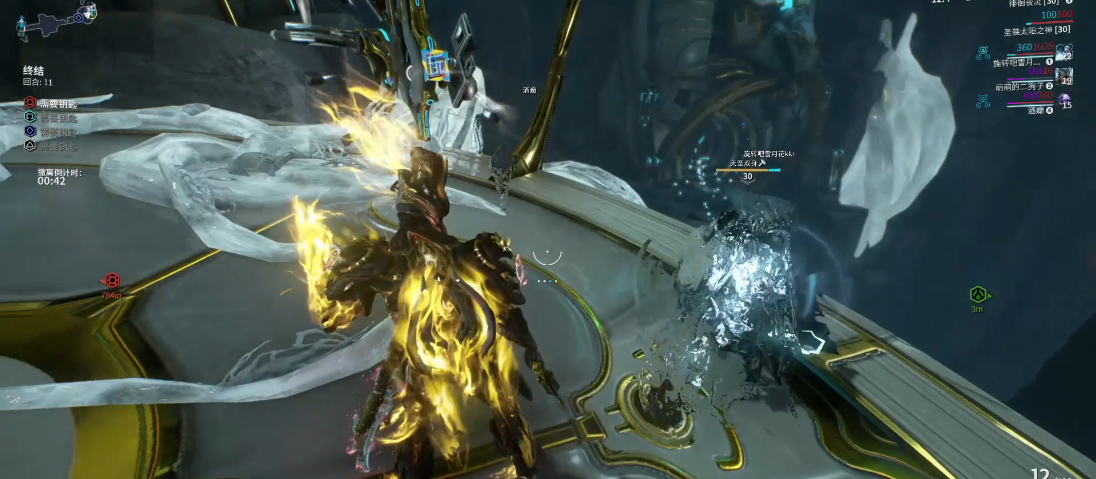Select the blue key objective icon in the list
The width and height of the screenshot is (1096, 479).
click(30, 131)
